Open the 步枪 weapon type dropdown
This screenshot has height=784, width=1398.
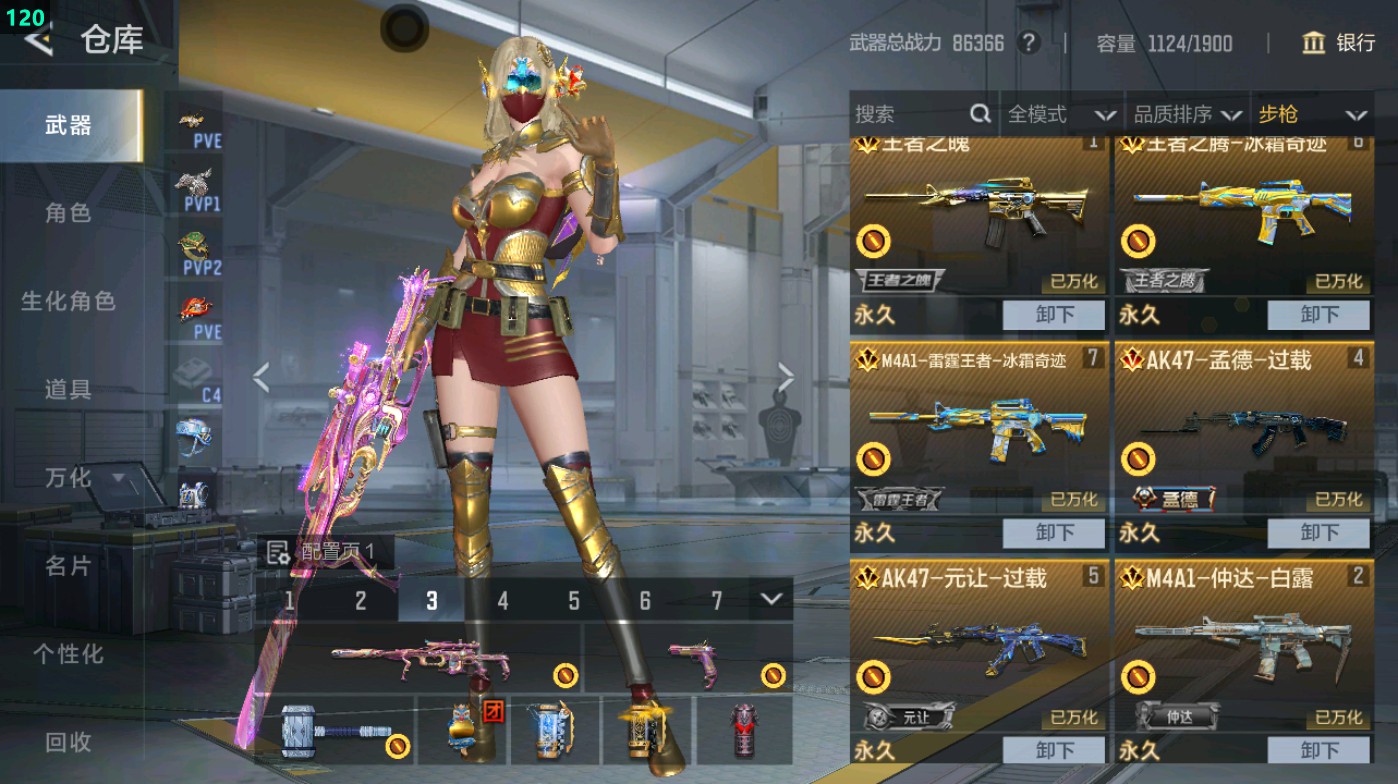[1312, 115]
